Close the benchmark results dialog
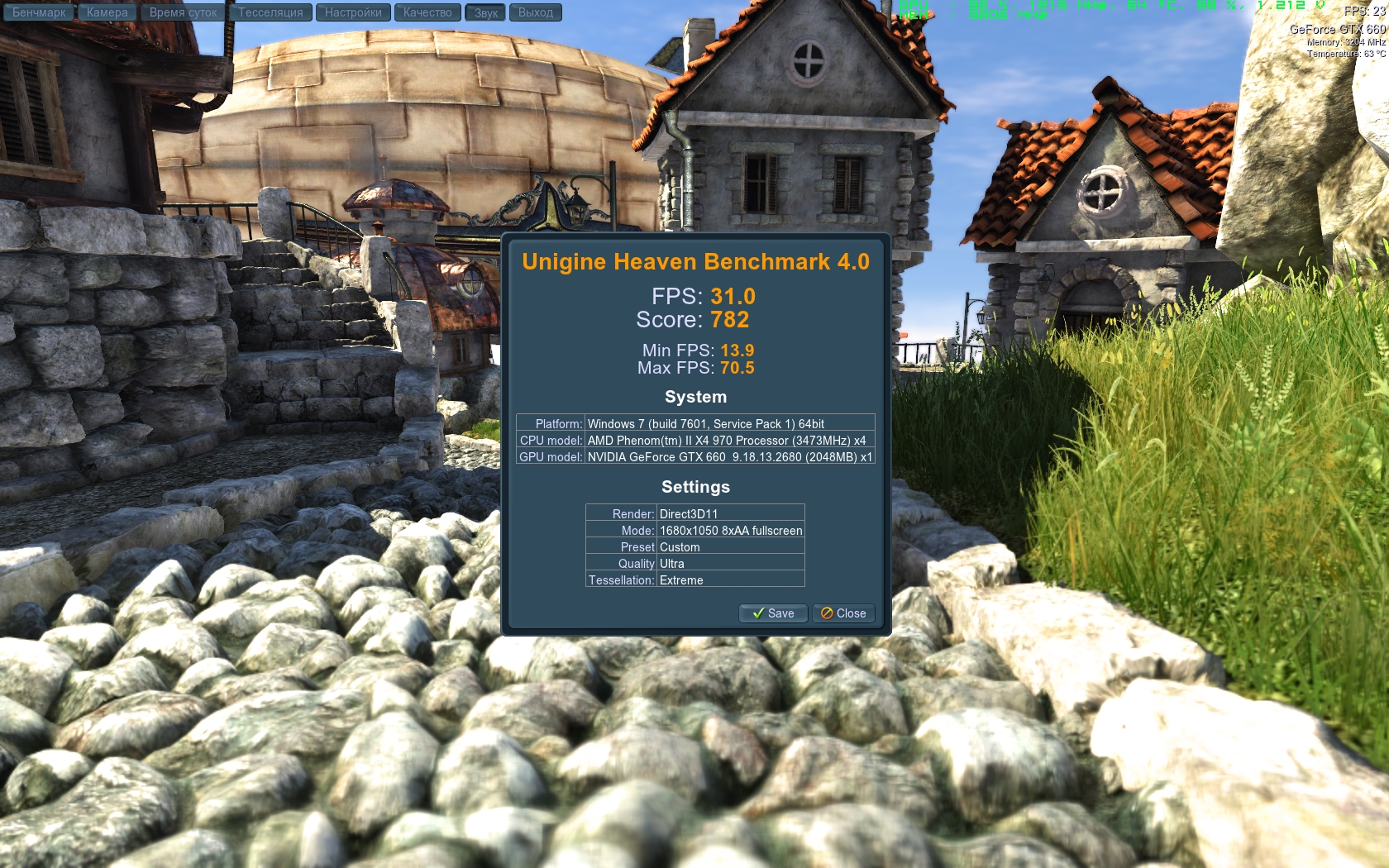Image resolution: width=1389 pixels, height=868 pixels. [x=843, y=613]
